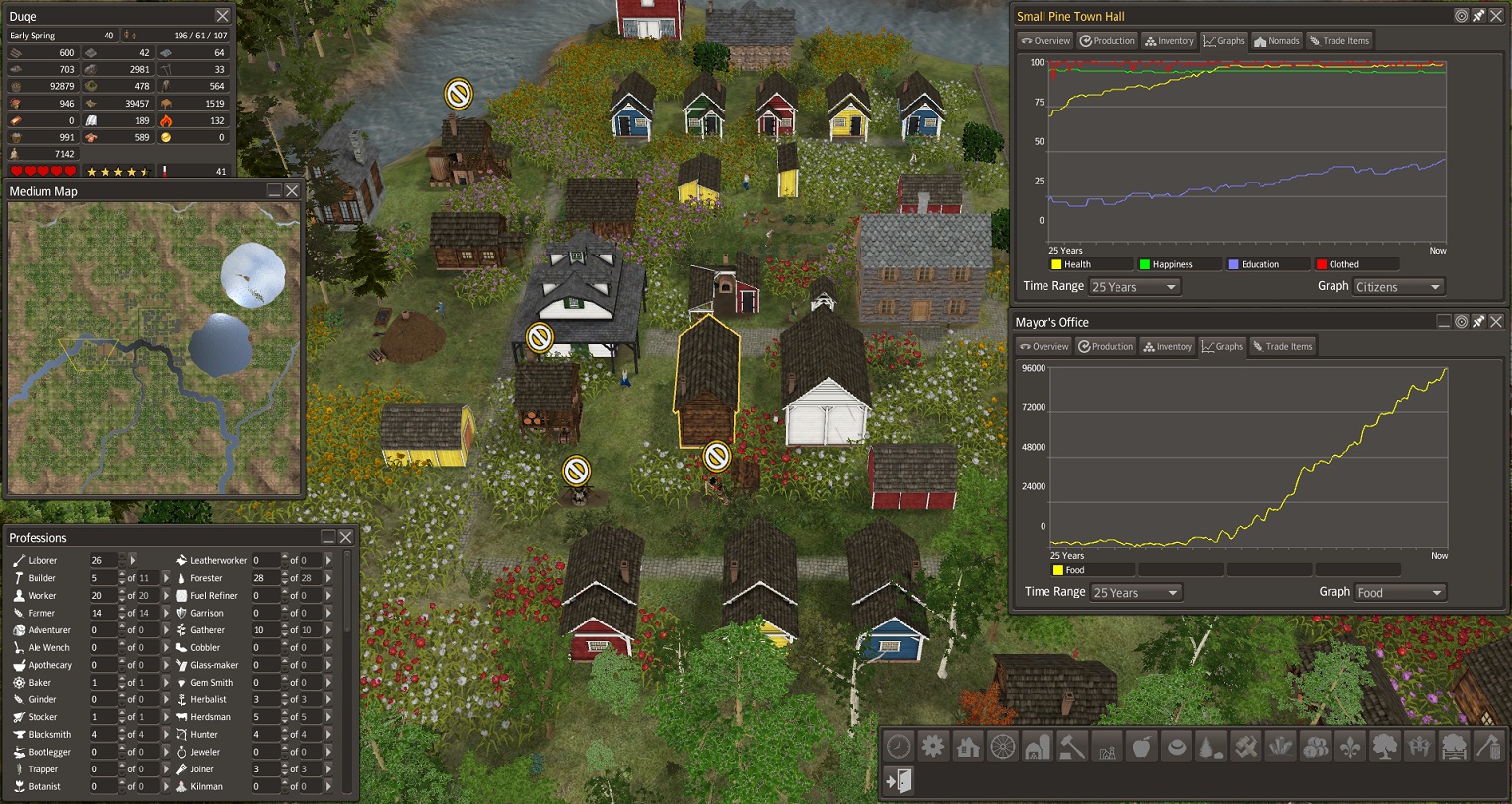Open the Town Hall Overview tab
The image size is (1512, 804).
pos(1045,41)
